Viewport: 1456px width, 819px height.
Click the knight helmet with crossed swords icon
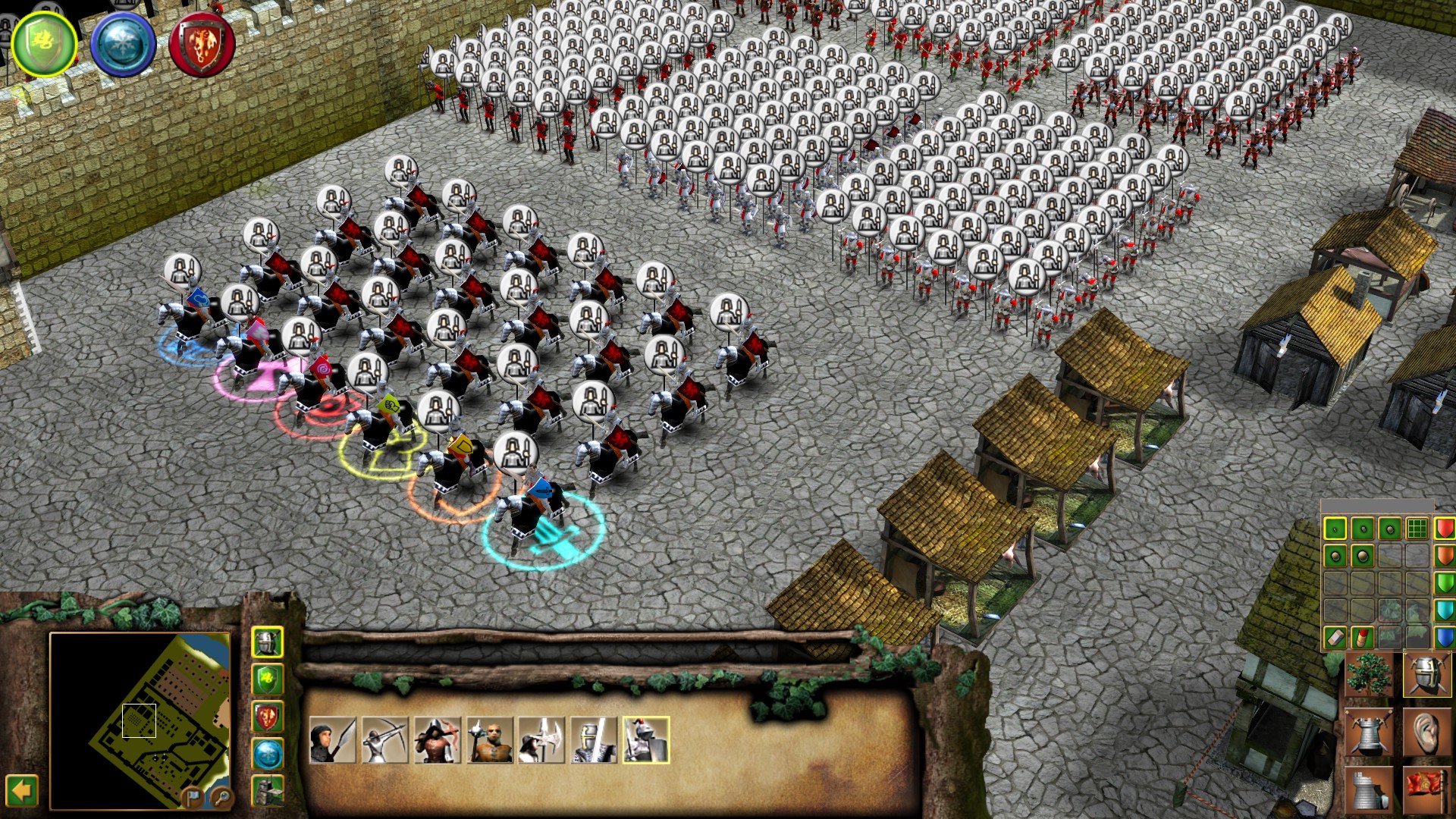pos(1426,673)
